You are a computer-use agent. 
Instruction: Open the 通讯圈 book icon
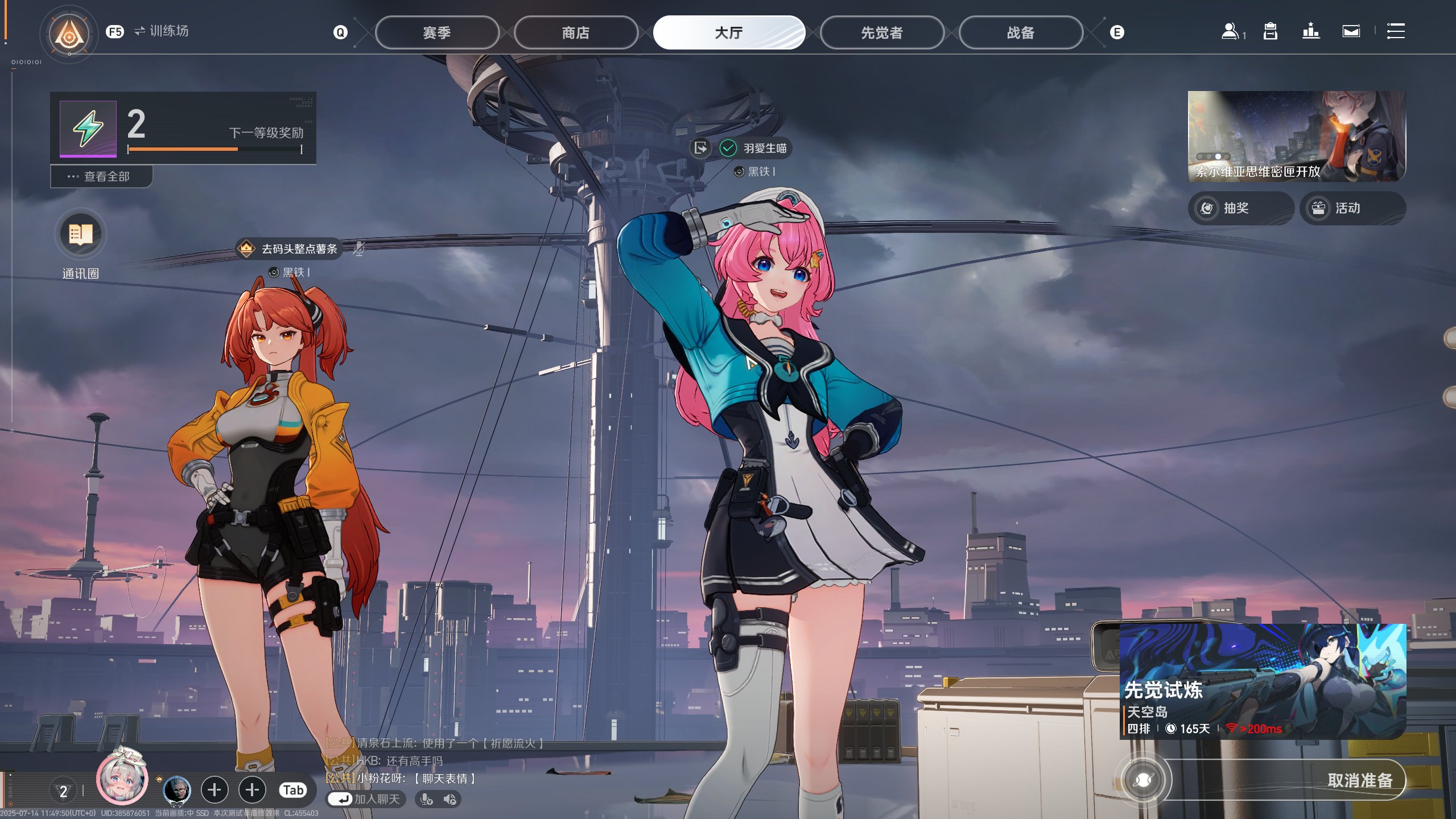tap(80, 234)
